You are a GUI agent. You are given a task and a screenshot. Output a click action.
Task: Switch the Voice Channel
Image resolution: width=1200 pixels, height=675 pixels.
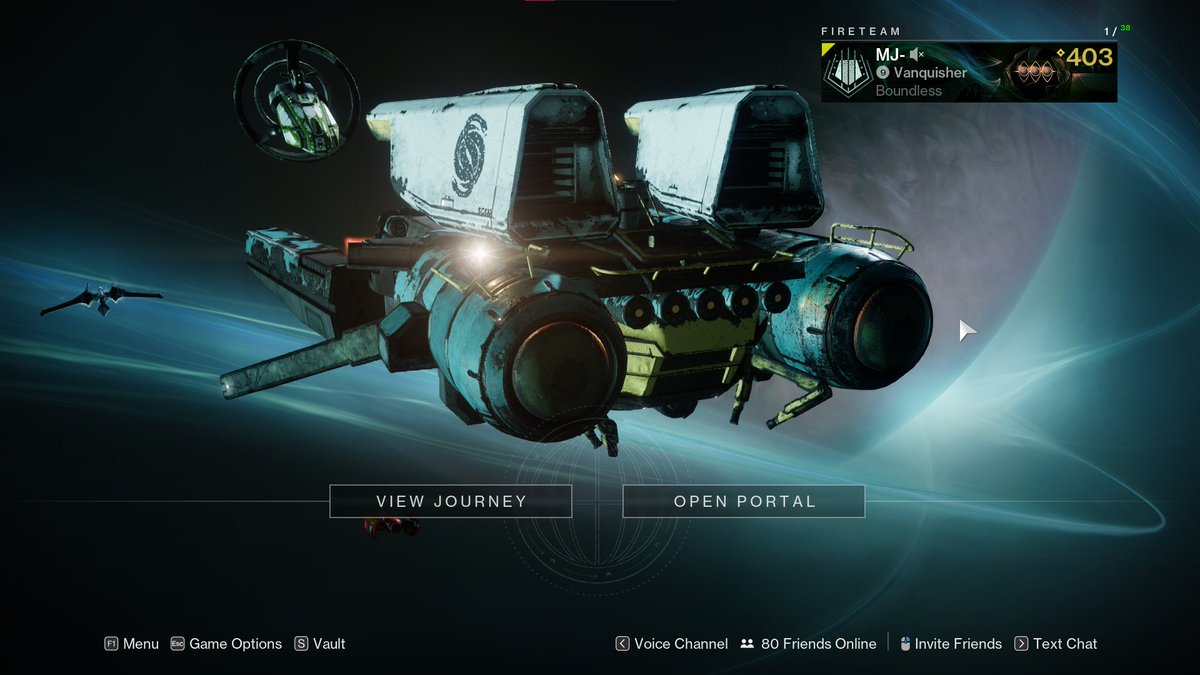pos(671,644)
